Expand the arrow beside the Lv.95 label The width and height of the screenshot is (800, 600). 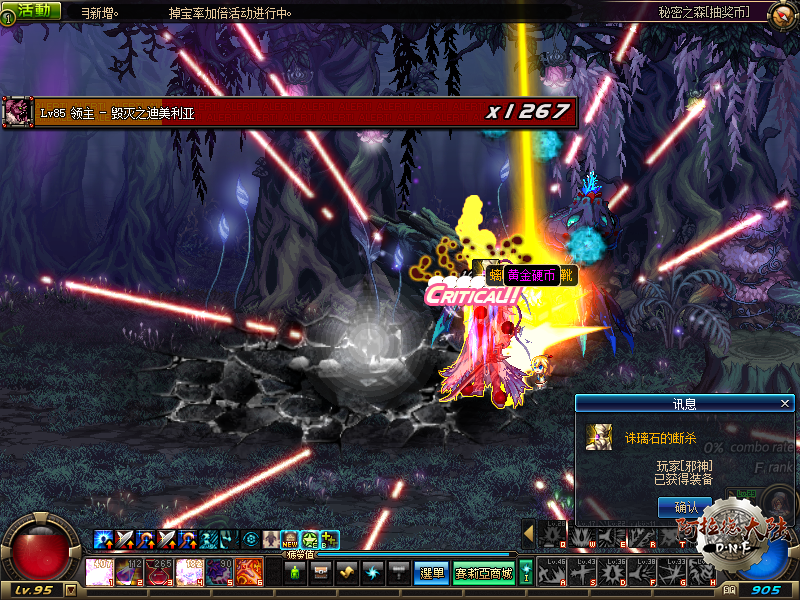coord(70,590)
